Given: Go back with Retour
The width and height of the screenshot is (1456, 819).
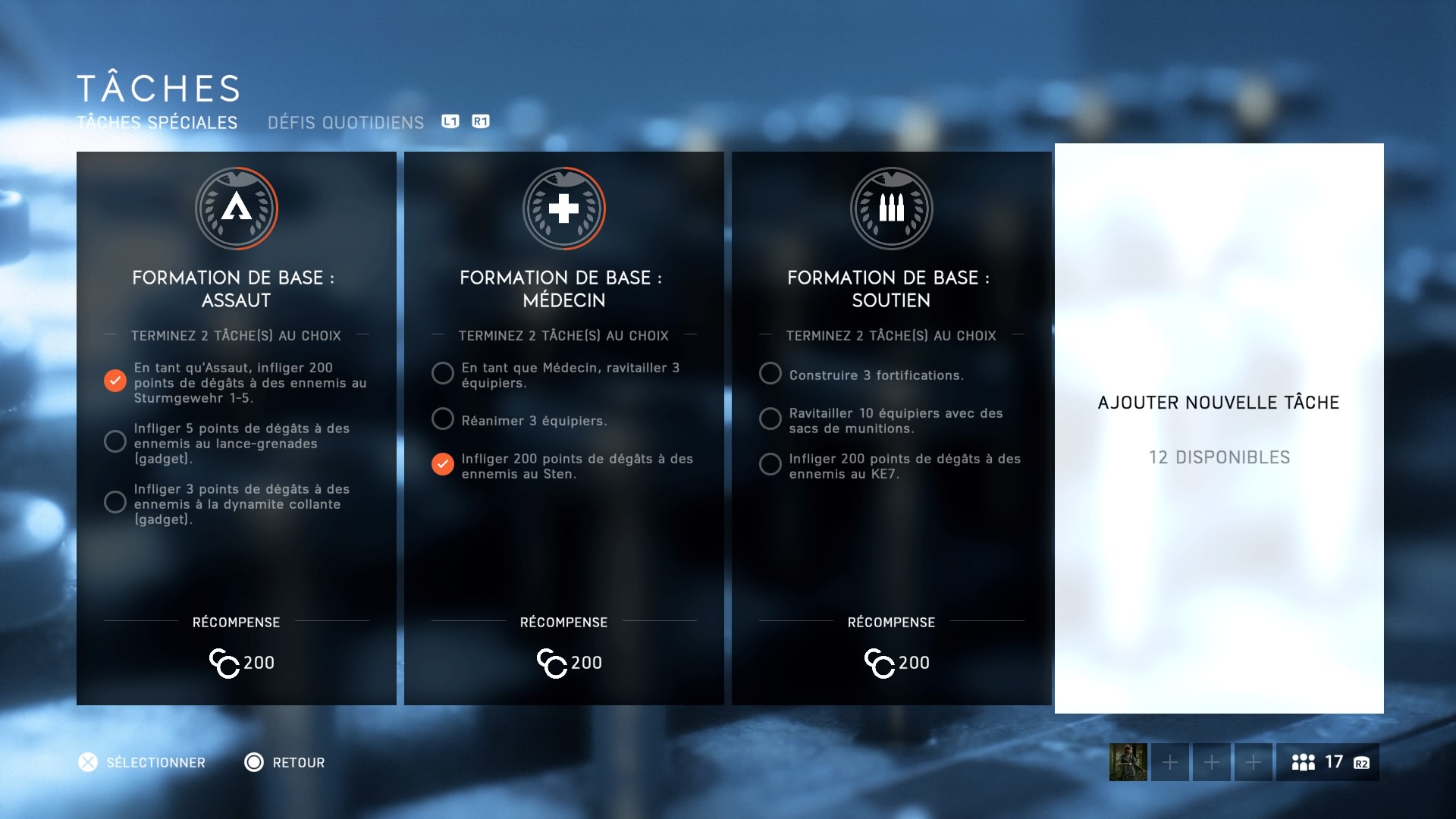Looking at the screenshot, I should pyautogui.click(x=284, y=762).
